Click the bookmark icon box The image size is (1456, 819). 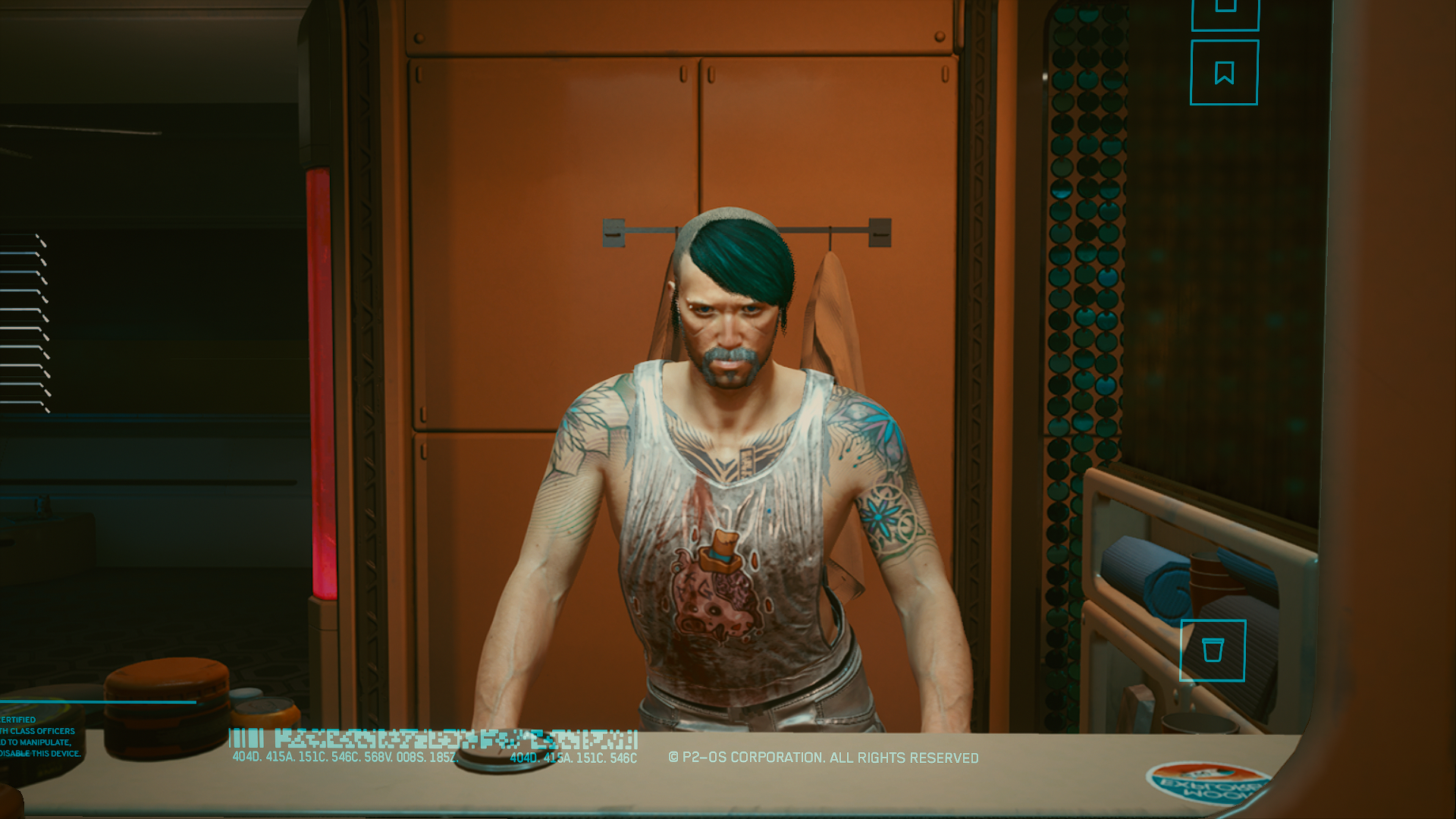click(x=1224, y=73)
